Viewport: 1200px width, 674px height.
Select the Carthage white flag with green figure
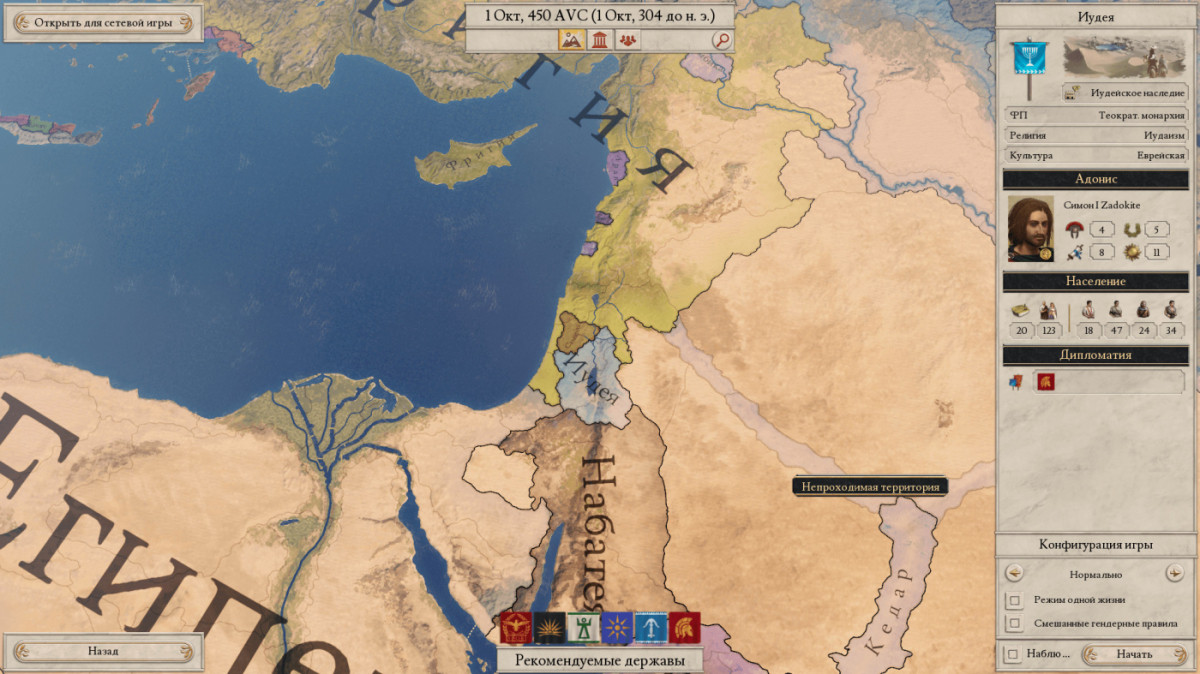[583, 627]
